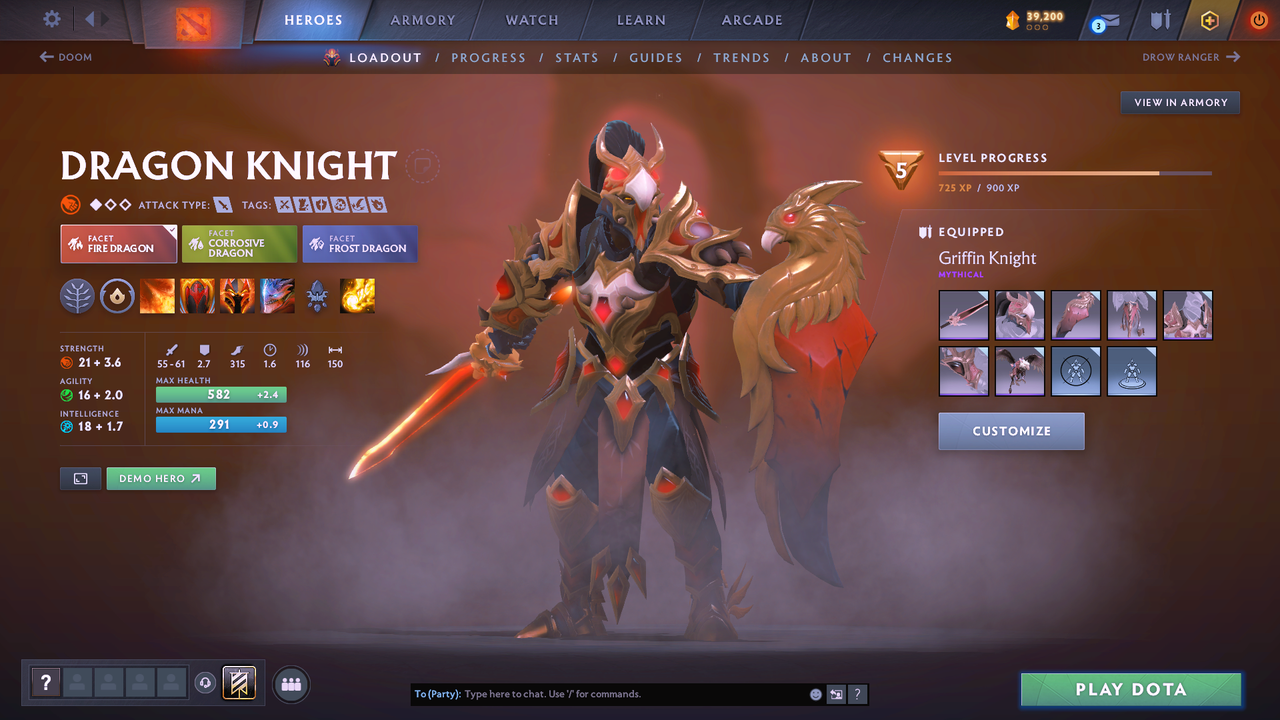Select the Frost Dragon facet
Screen dimensions: 1280x720
click(359, 243)
